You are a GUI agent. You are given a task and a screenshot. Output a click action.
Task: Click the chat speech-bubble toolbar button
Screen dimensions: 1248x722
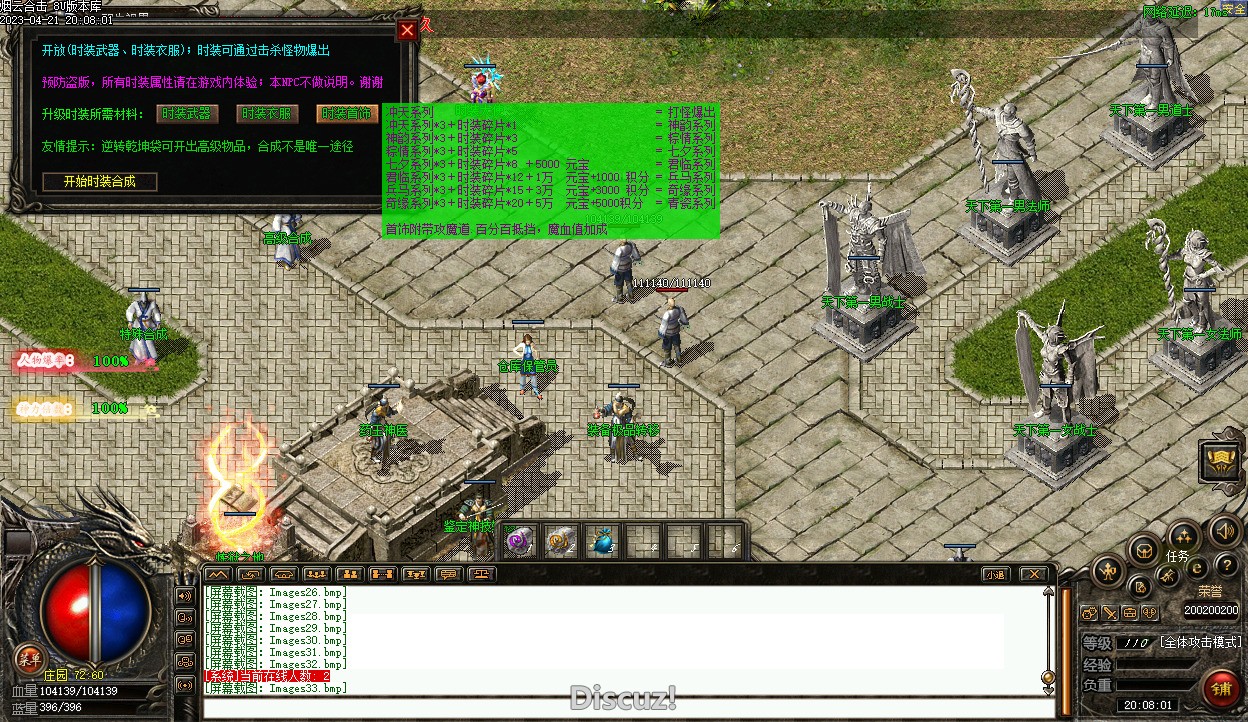[449, 574]
